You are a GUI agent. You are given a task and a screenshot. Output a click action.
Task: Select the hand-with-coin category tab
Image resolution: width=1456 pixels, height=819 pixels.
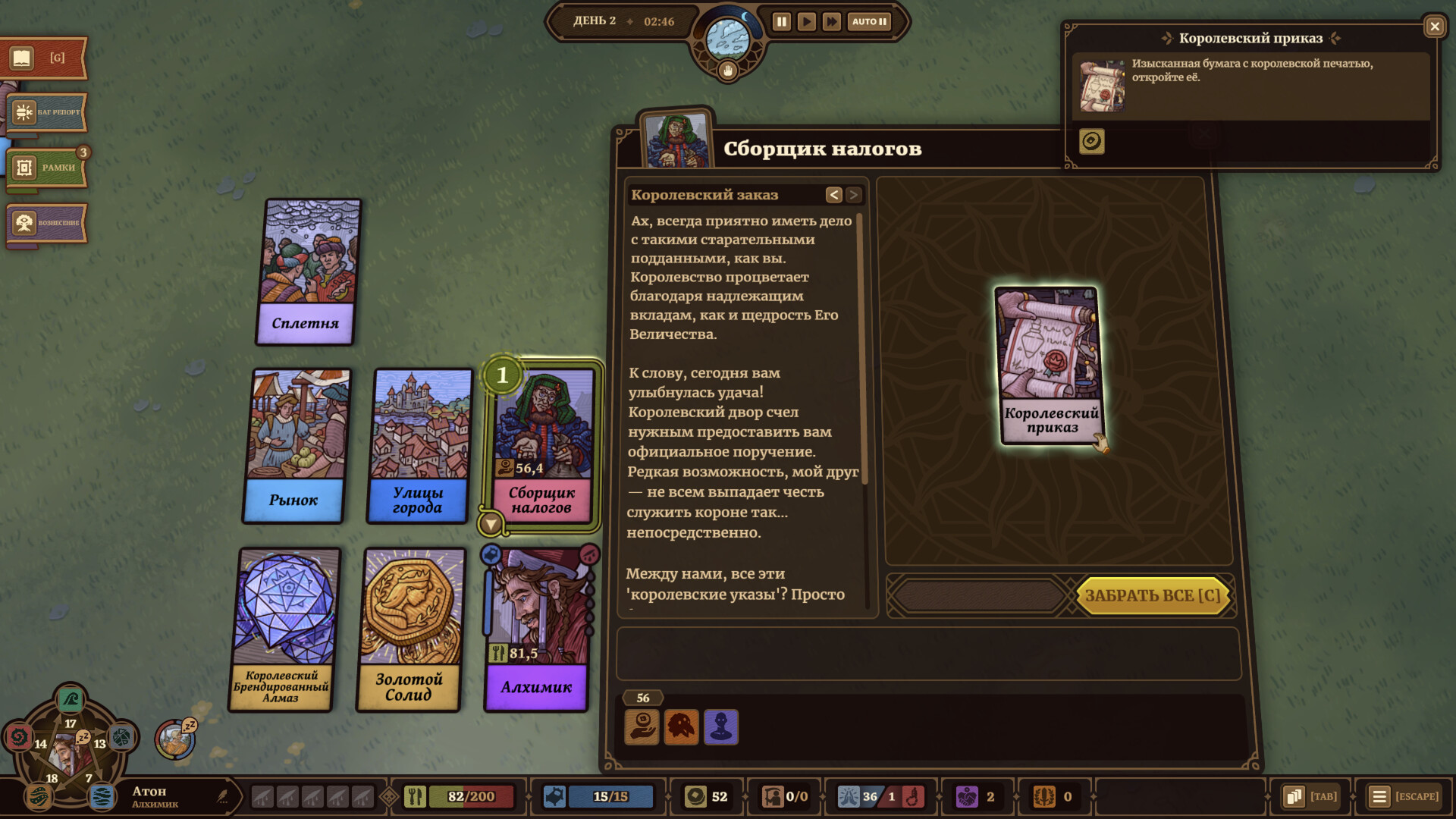coord(641,727)
